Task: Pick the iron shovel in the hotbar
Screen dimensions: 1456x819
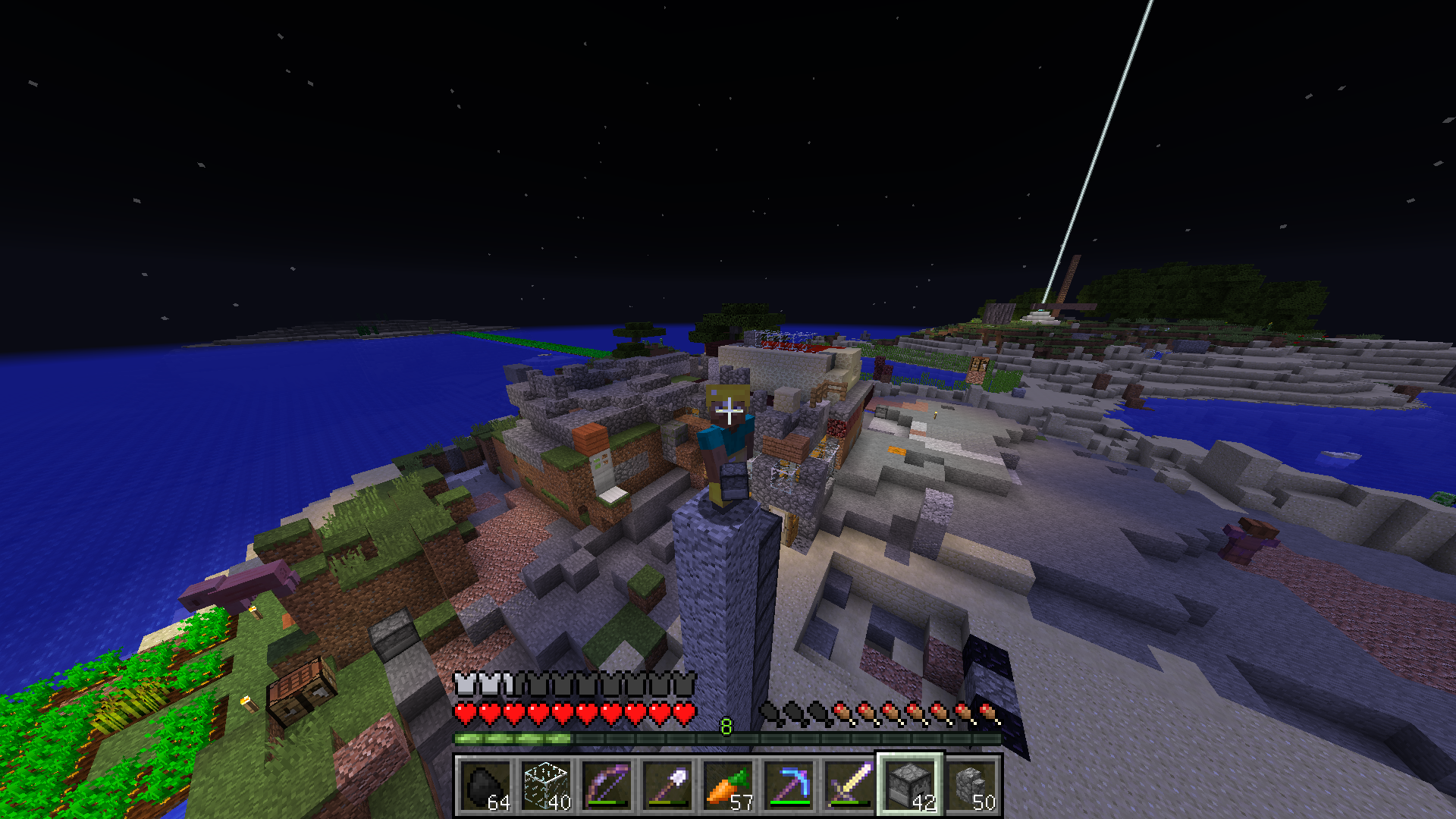Action: [667, 786]
